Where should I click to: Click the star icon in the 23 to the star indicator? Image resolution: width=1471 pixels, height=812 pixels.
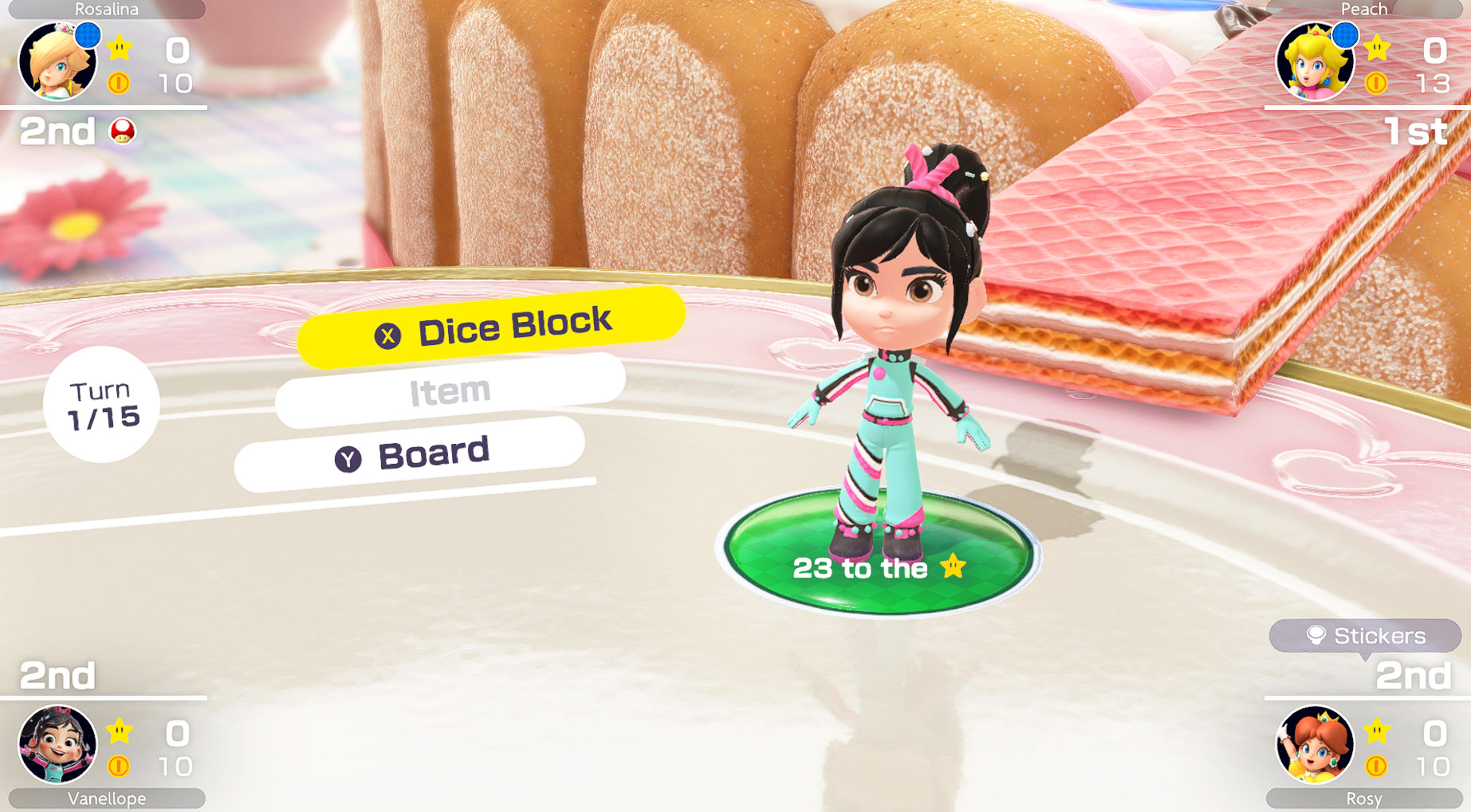click(x=951, y=570)
